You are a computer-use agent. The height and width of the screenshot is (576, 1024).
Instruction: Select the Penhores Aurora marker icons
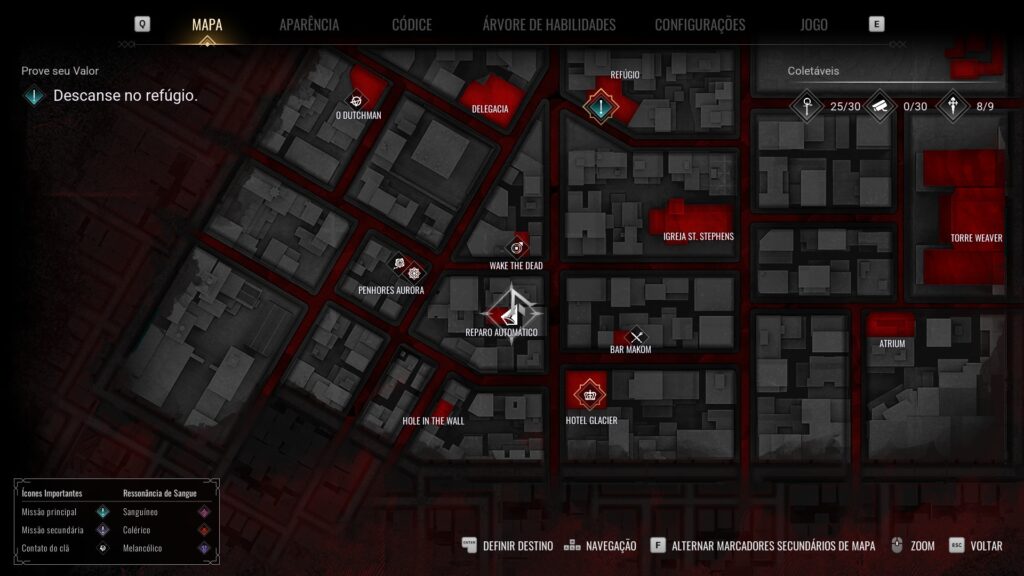point(407,269)
